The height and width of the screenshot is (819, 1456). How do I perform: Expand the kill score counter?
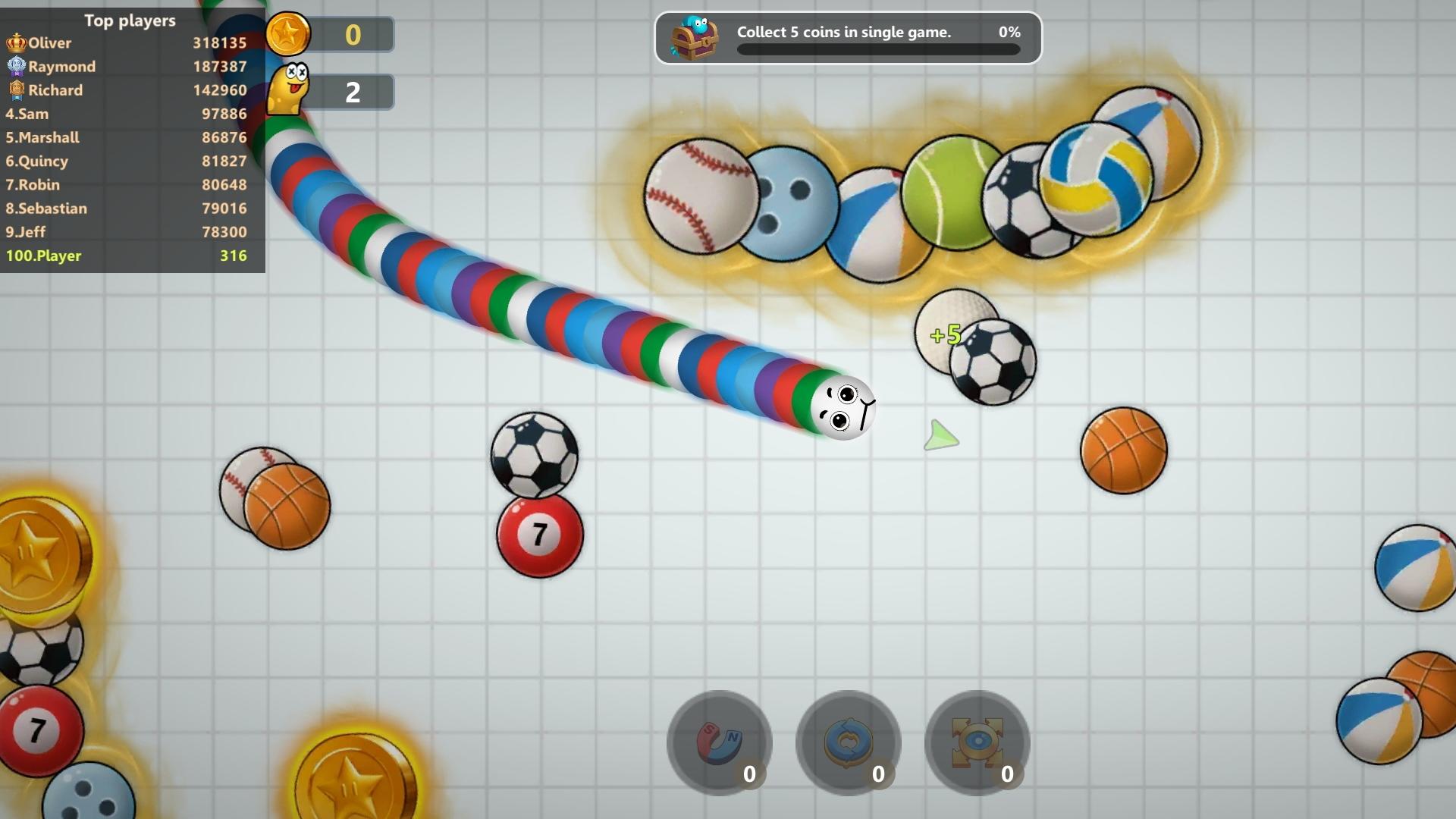click(x=353, y=92)
